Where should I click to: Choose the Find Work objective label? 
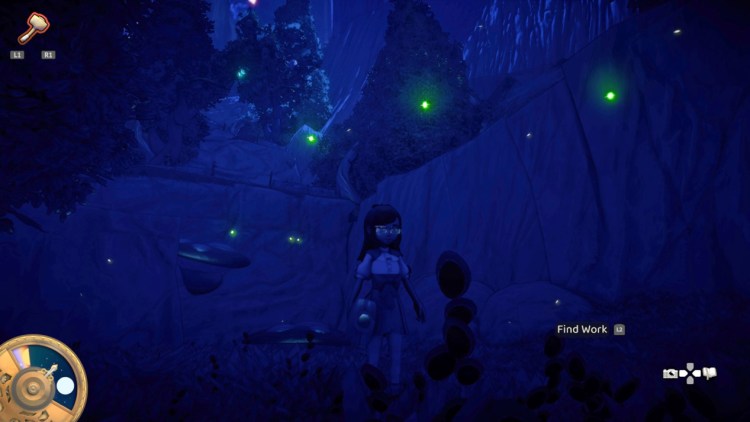click(x=582, y=329)
